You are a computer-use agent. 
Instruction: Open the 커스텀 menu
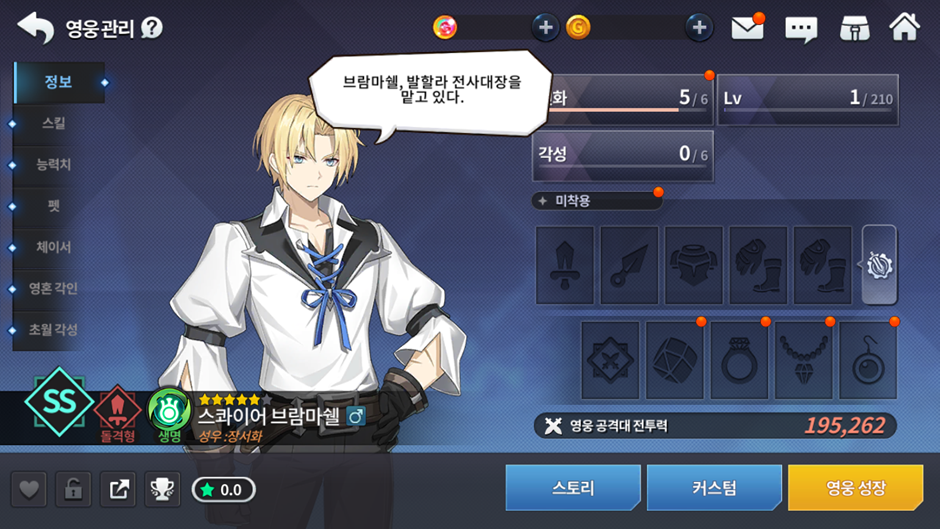[x=714, y=488]
